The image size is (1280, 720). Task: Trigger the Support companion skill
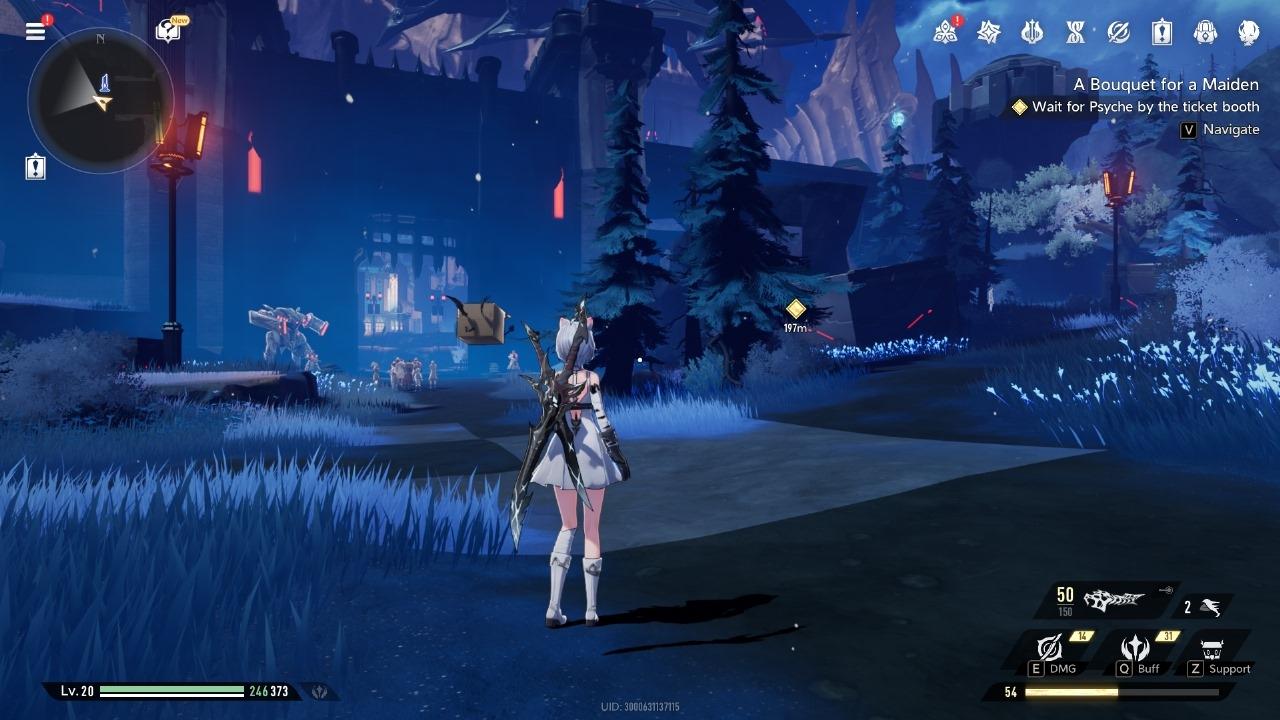tap(1214, 651)
